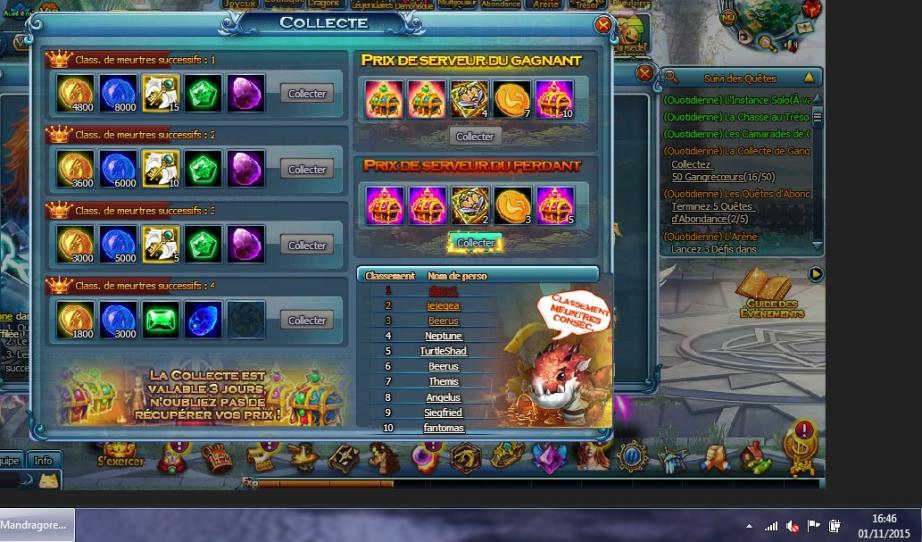Select Neptune in the ranking list
Image resolution: width=922 pixels, height=542 pixels.
pos(443,336)
